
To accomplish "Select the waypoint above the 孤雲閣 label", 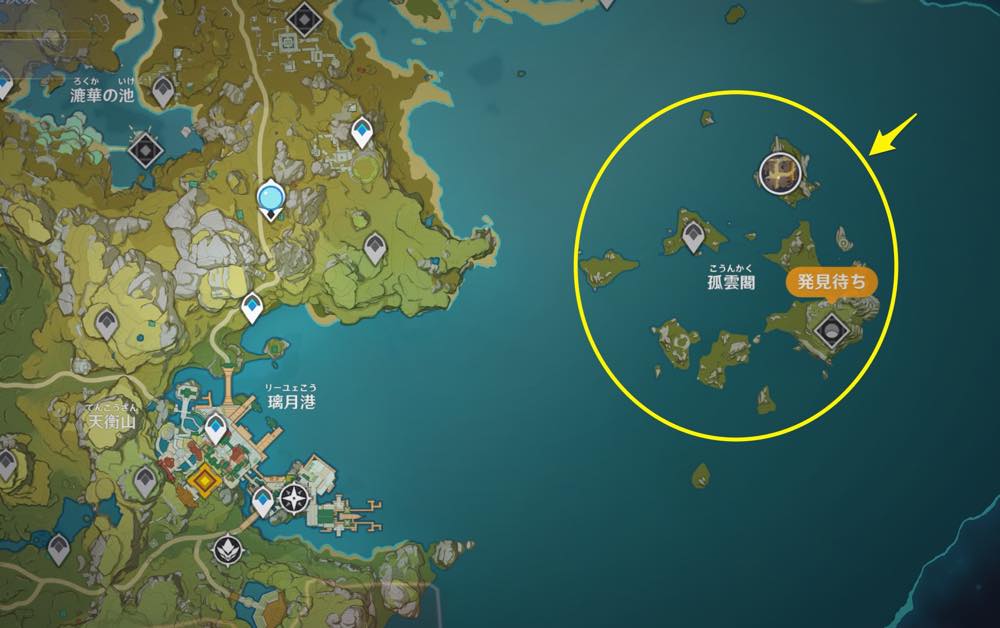I will 694,236.
